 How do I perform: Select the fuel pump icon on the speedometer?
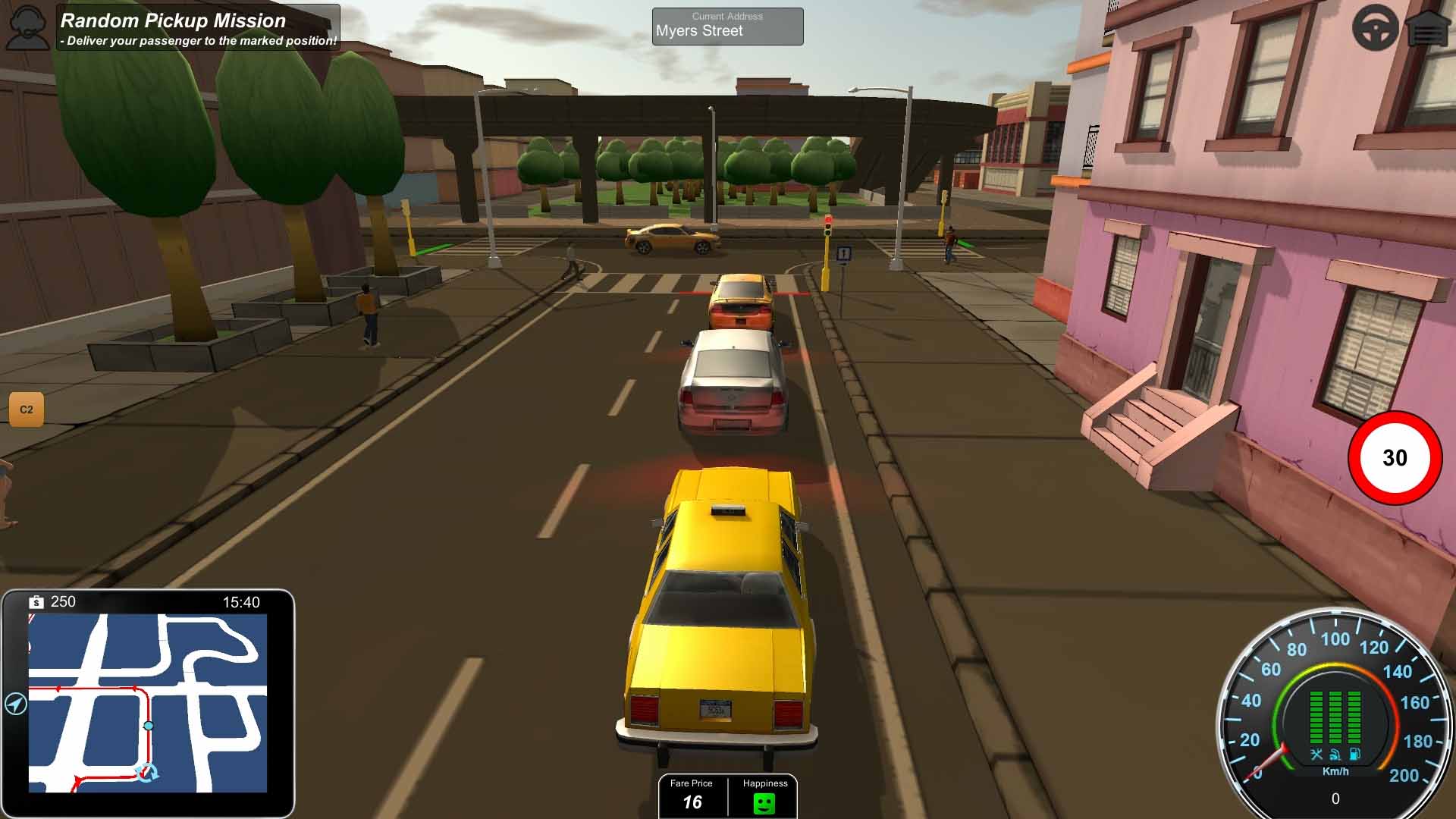click(1354, 754)
